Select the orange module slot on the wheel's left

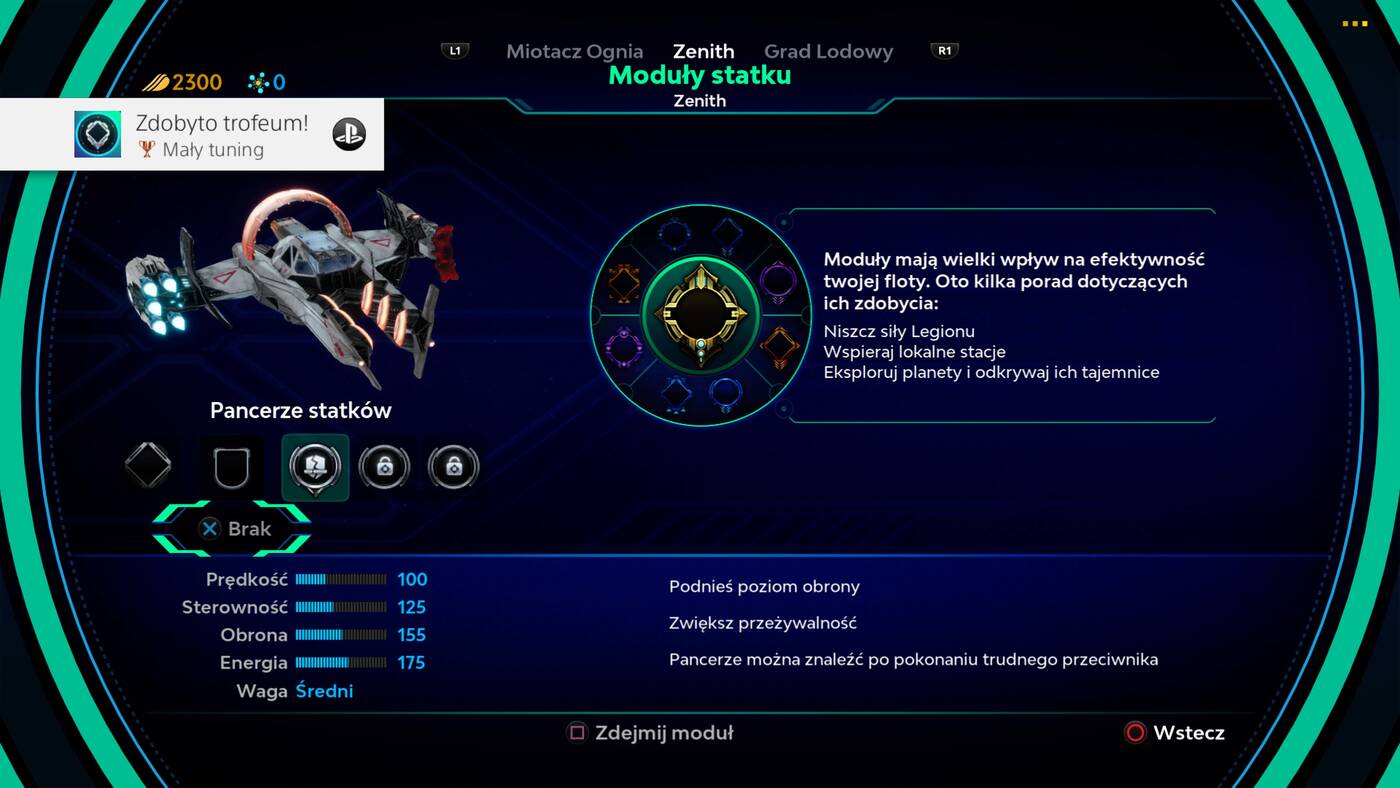pyautogui.click(x=623, y=282)
